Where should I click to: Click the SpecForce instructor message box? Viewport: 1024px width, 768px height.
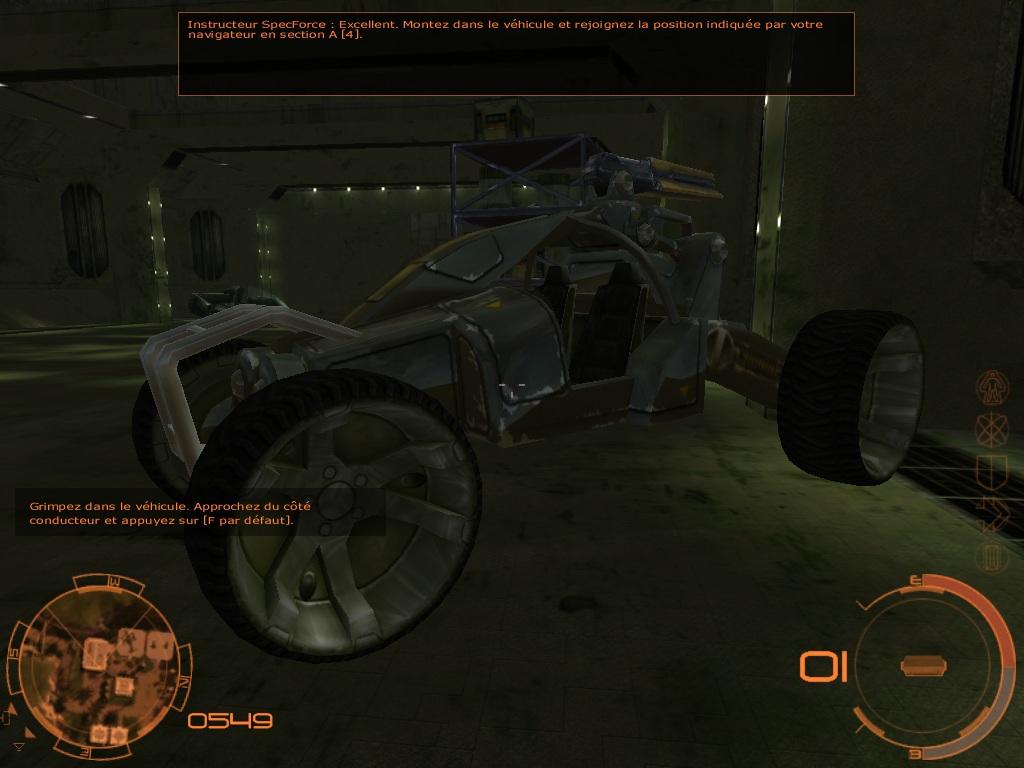[x=516, y=54]
